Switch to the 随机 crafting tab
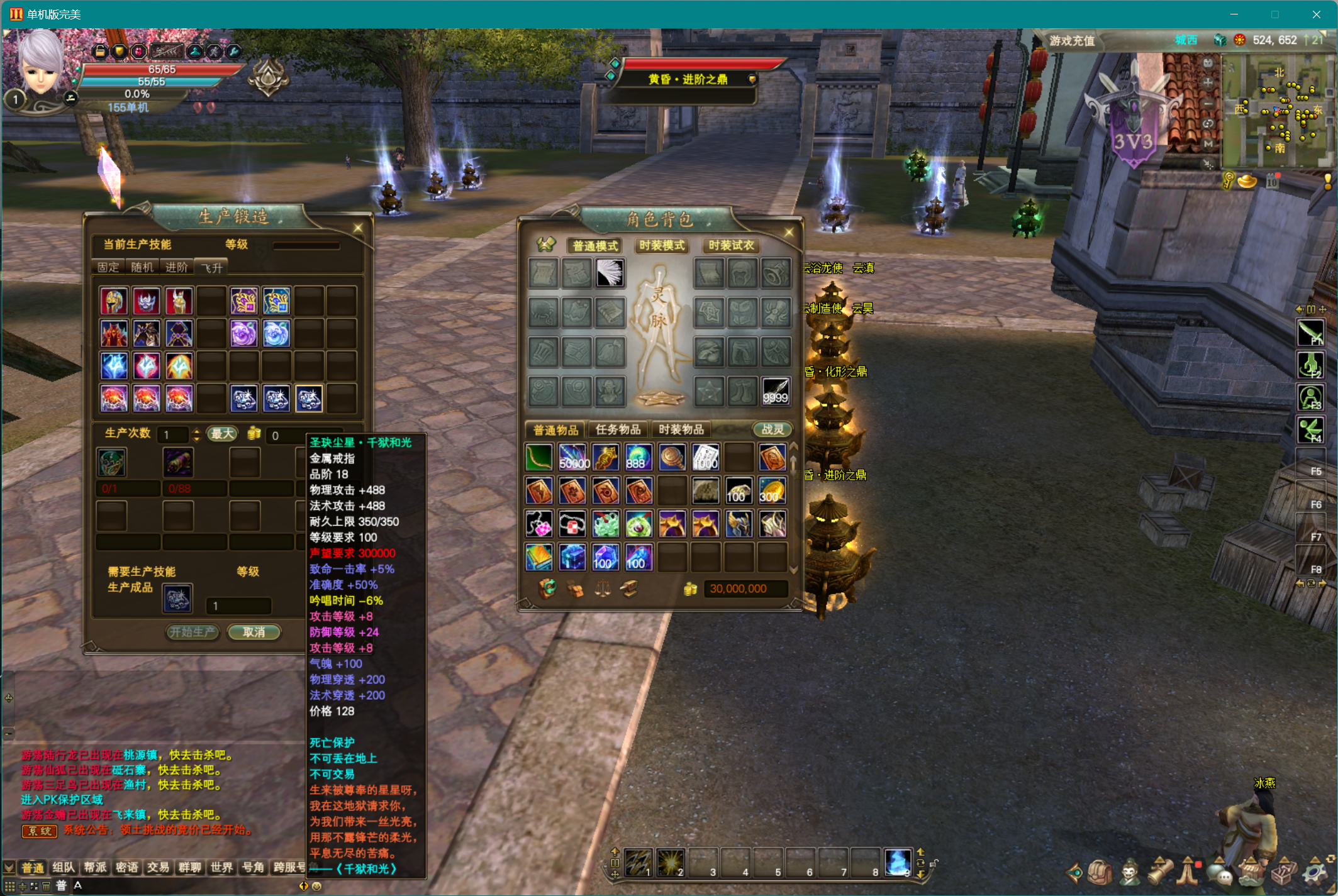The image size is (1338, 896). [x=142, y=267]
